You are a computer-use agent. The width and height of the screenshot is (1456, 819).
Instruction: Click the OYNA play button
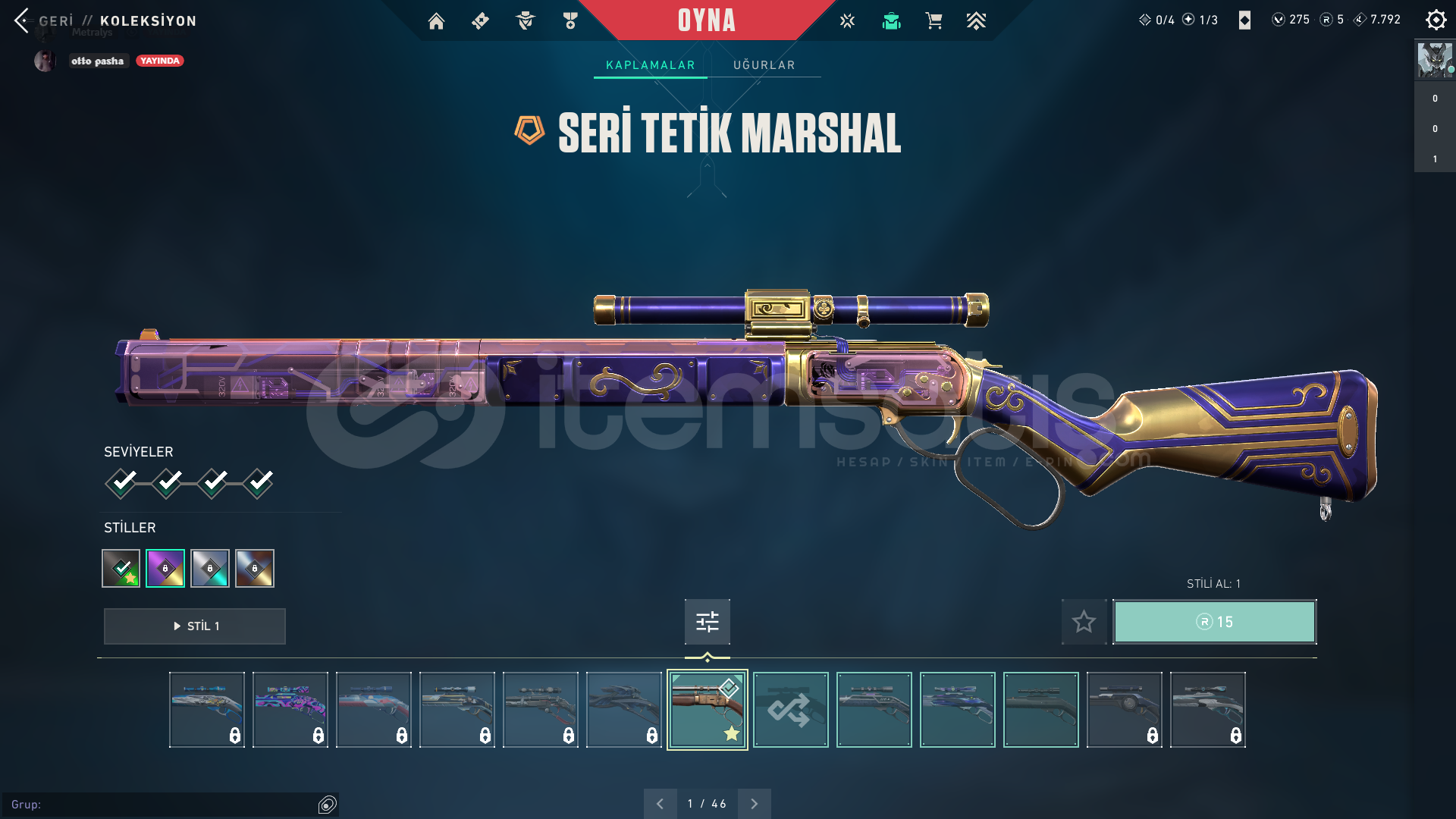(x=706, y=20)
